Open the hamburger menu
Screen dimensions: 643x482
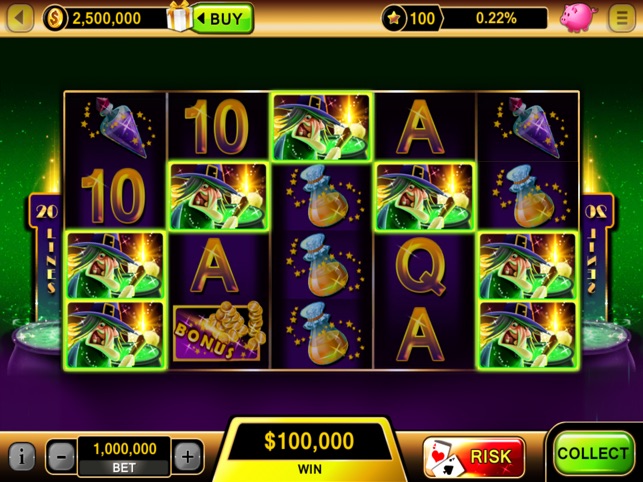click(621, 18)
